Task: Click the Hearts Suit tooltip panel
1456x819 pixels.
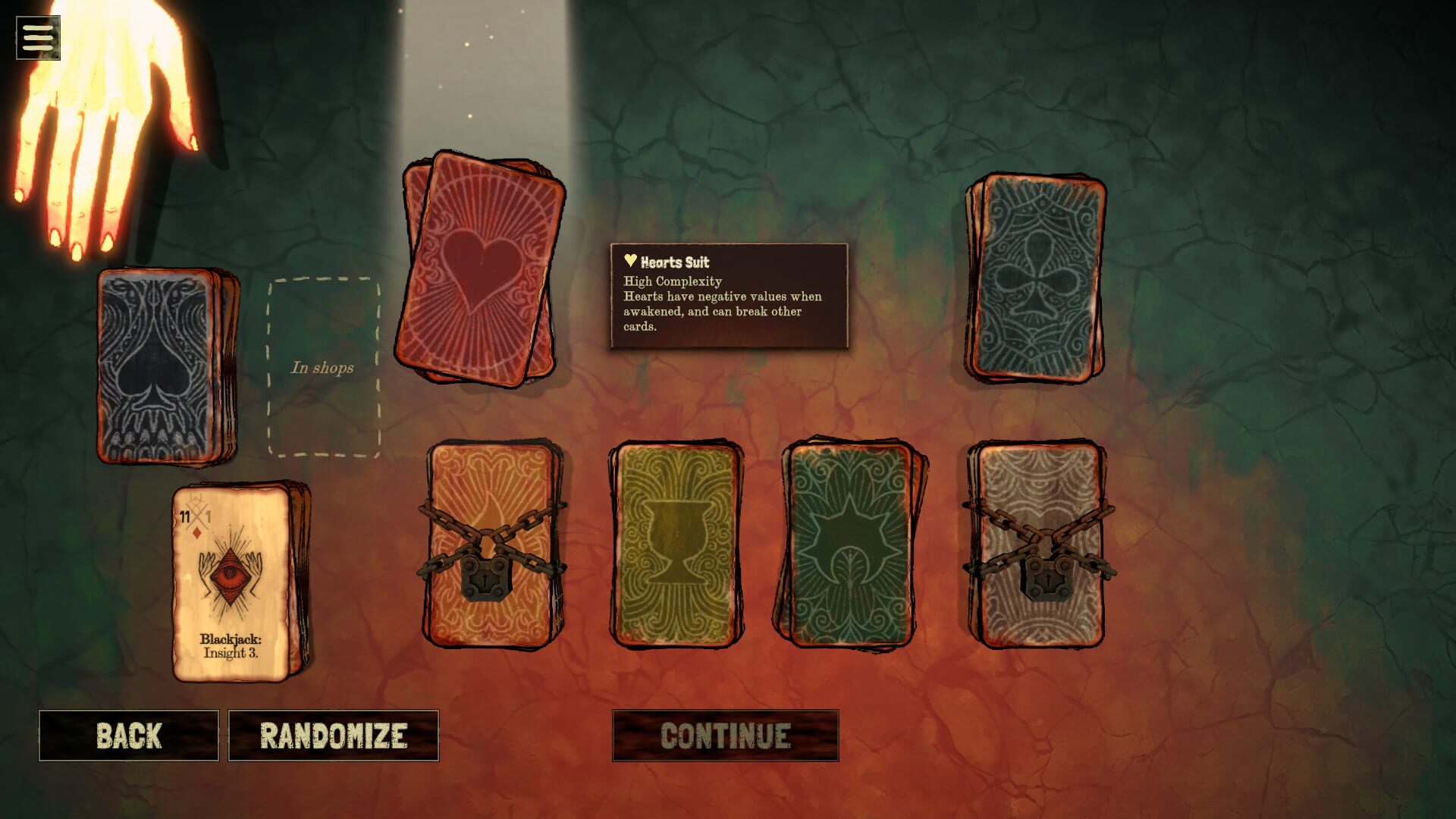Action: 726,296
